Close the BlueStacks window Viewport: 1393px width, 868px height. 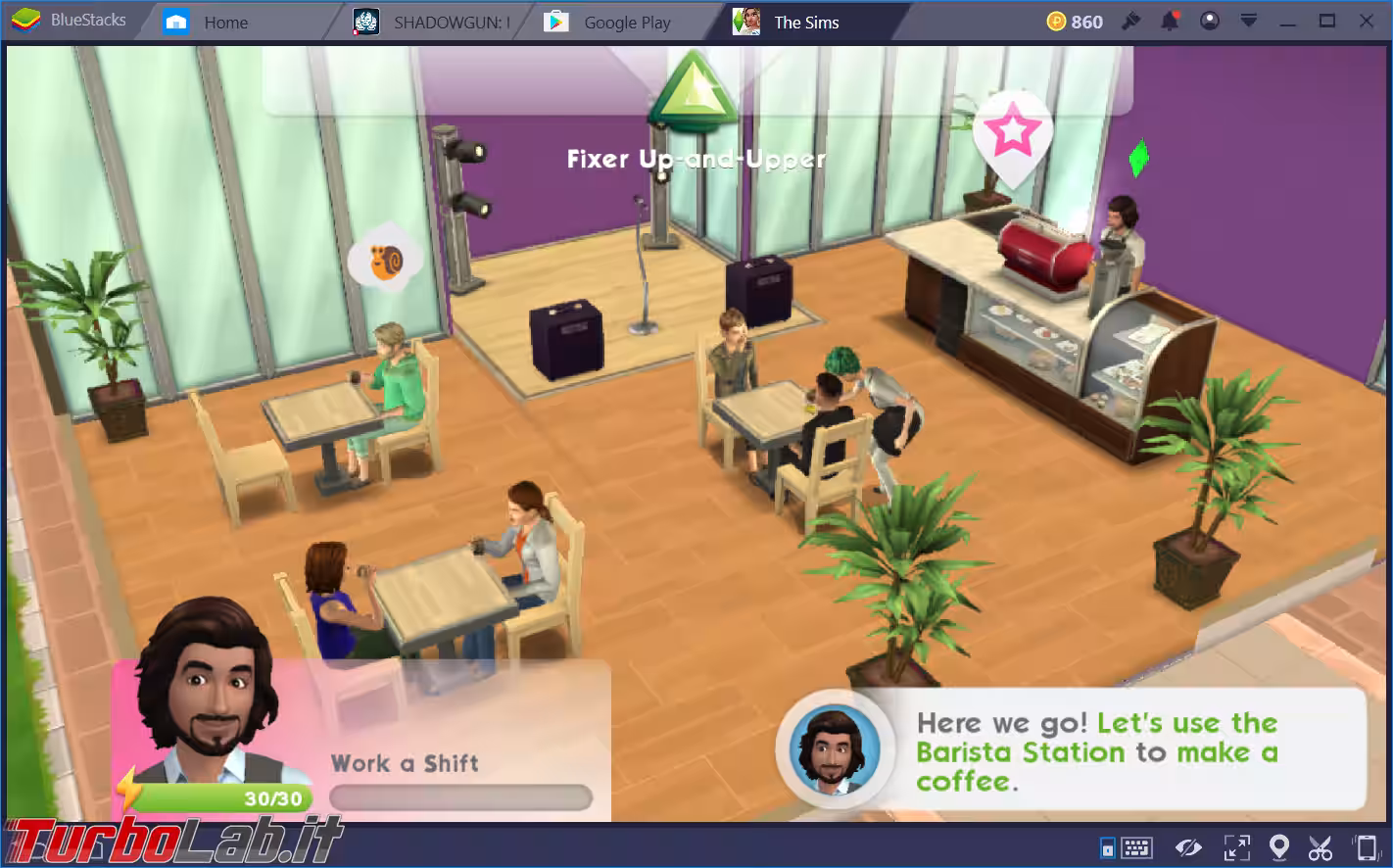[1367, 22]
